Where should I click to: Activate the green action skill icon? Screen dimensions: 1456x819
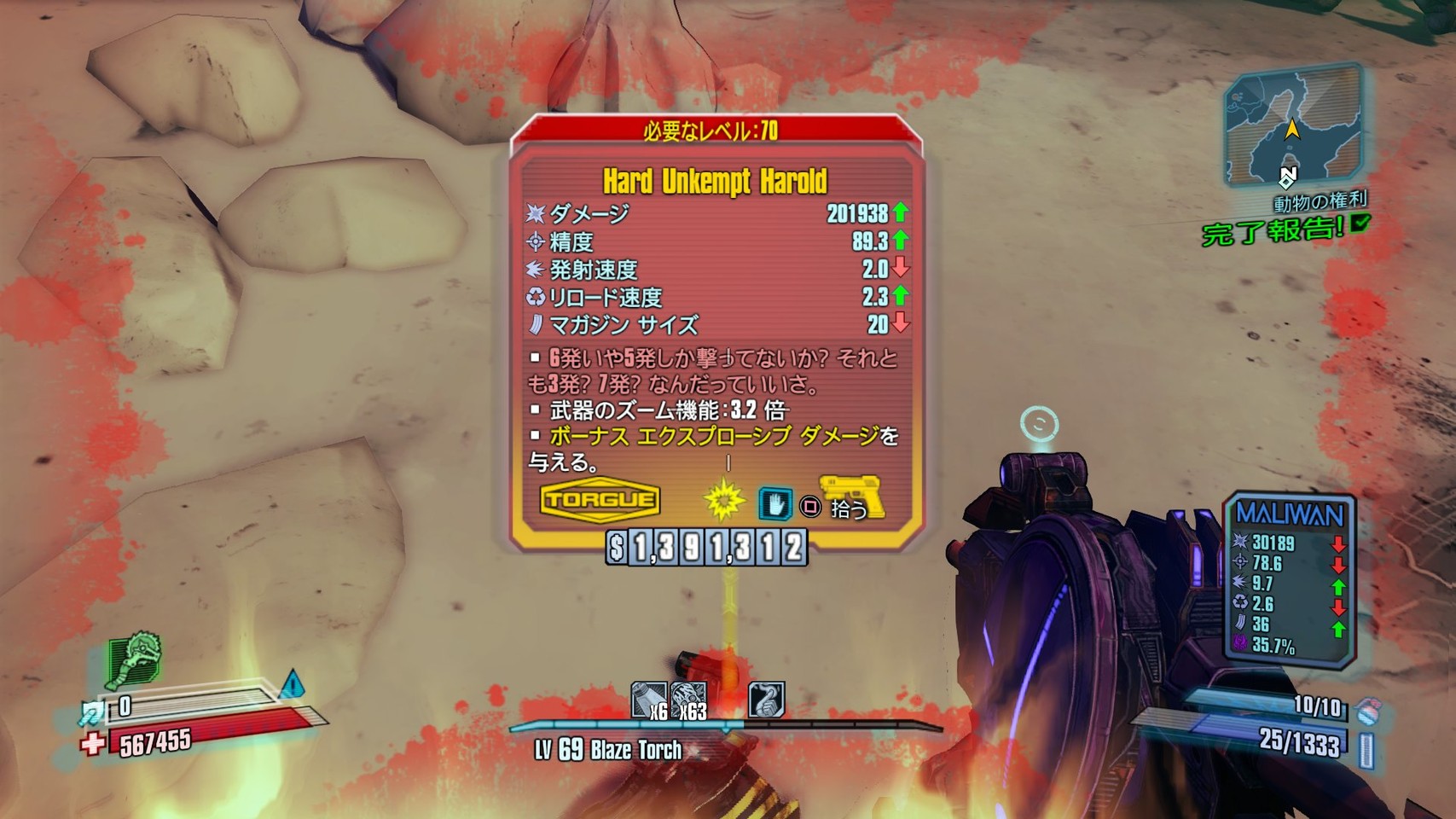point(134,659)
